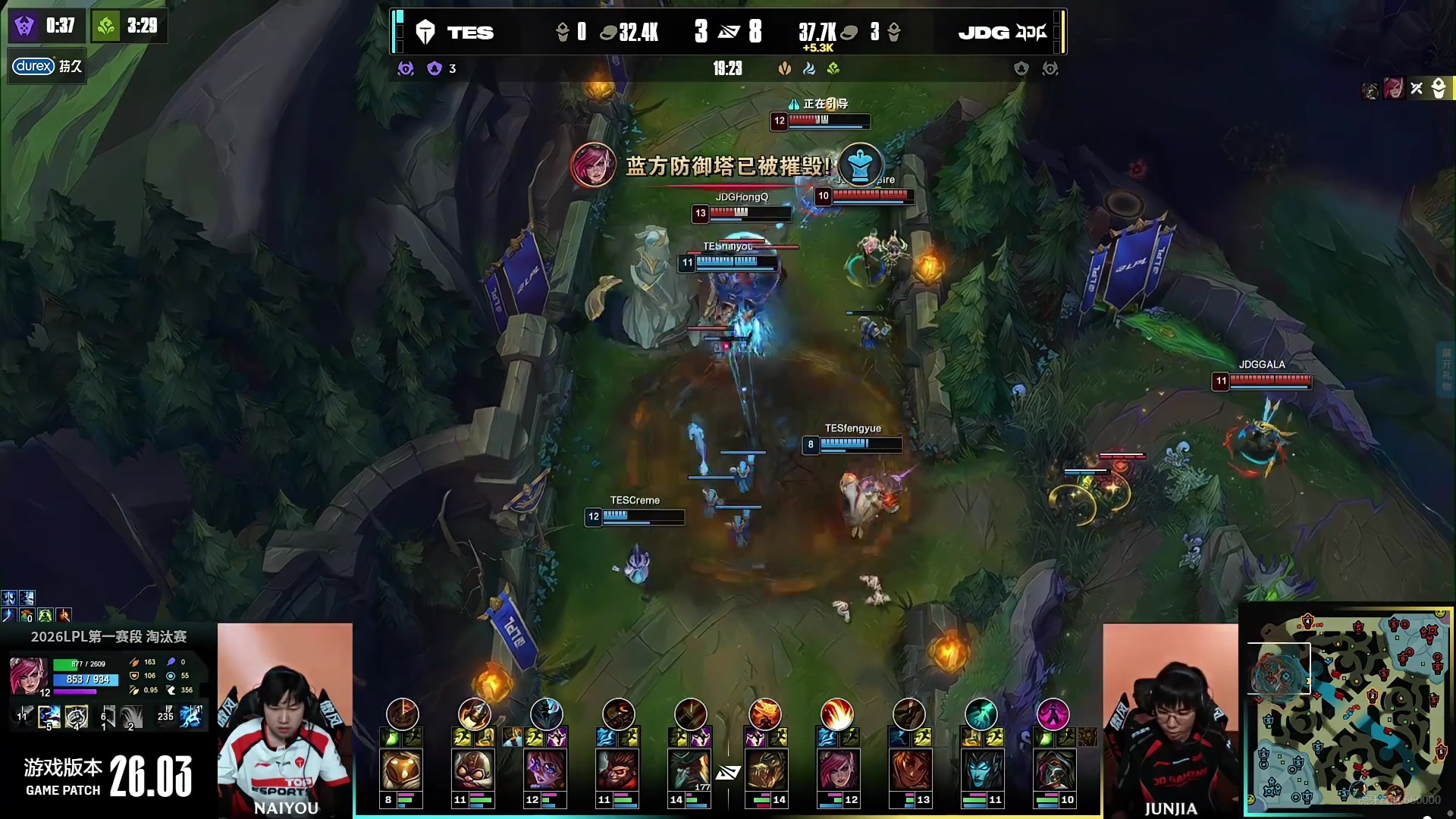Open the JUNJIA player camera feed
The height and width of the screenshot is (819, 1456).
[x=1170, y=719]
